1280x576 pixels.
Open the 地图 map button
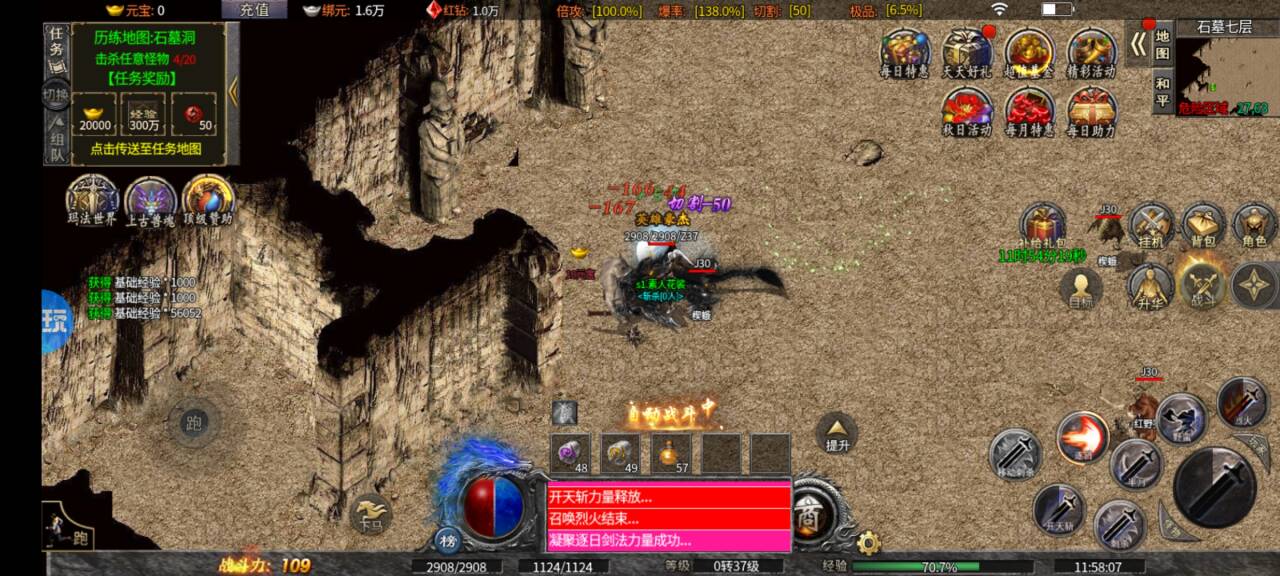click(1162, 46)
